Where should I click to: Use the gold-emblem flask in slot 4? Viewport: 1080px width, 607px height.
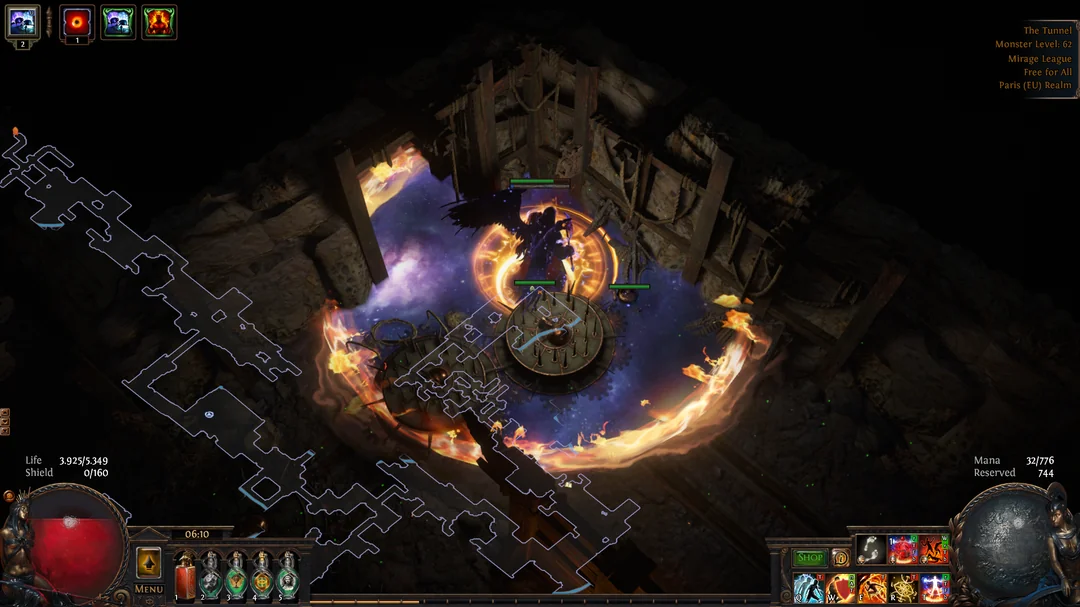pos(262,577)
